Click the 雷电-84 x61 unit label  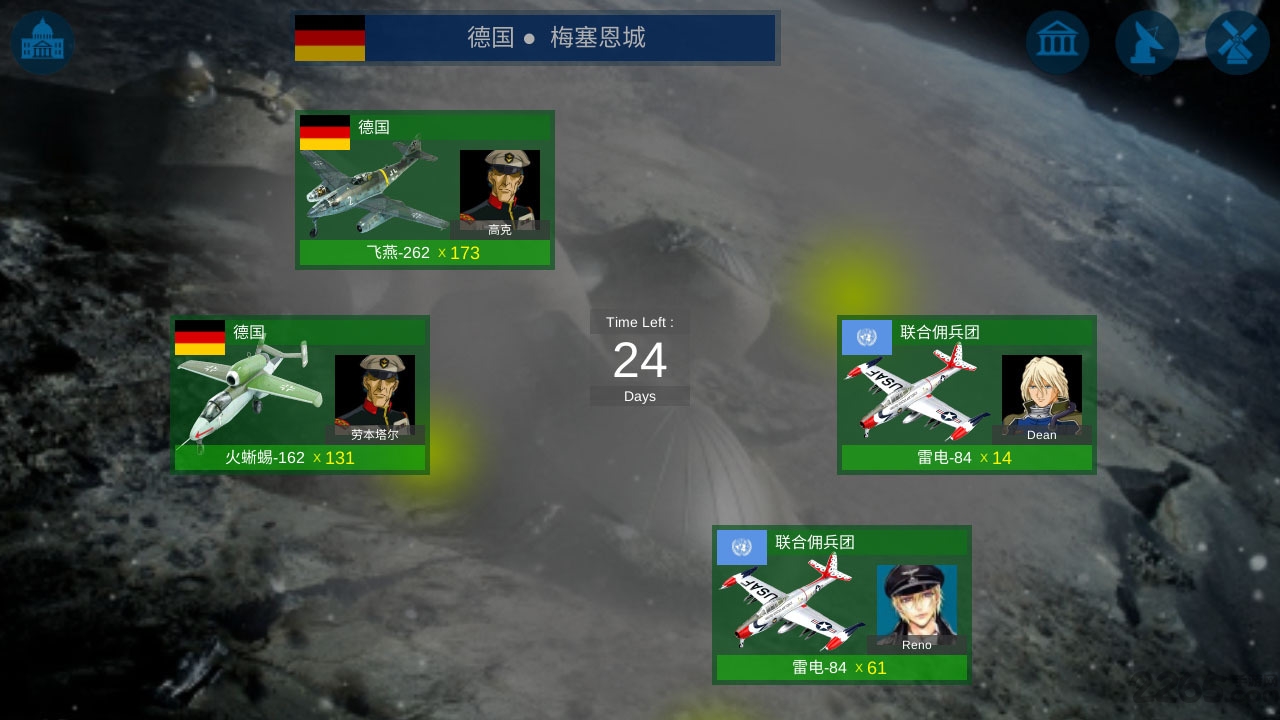click(841, 669)
